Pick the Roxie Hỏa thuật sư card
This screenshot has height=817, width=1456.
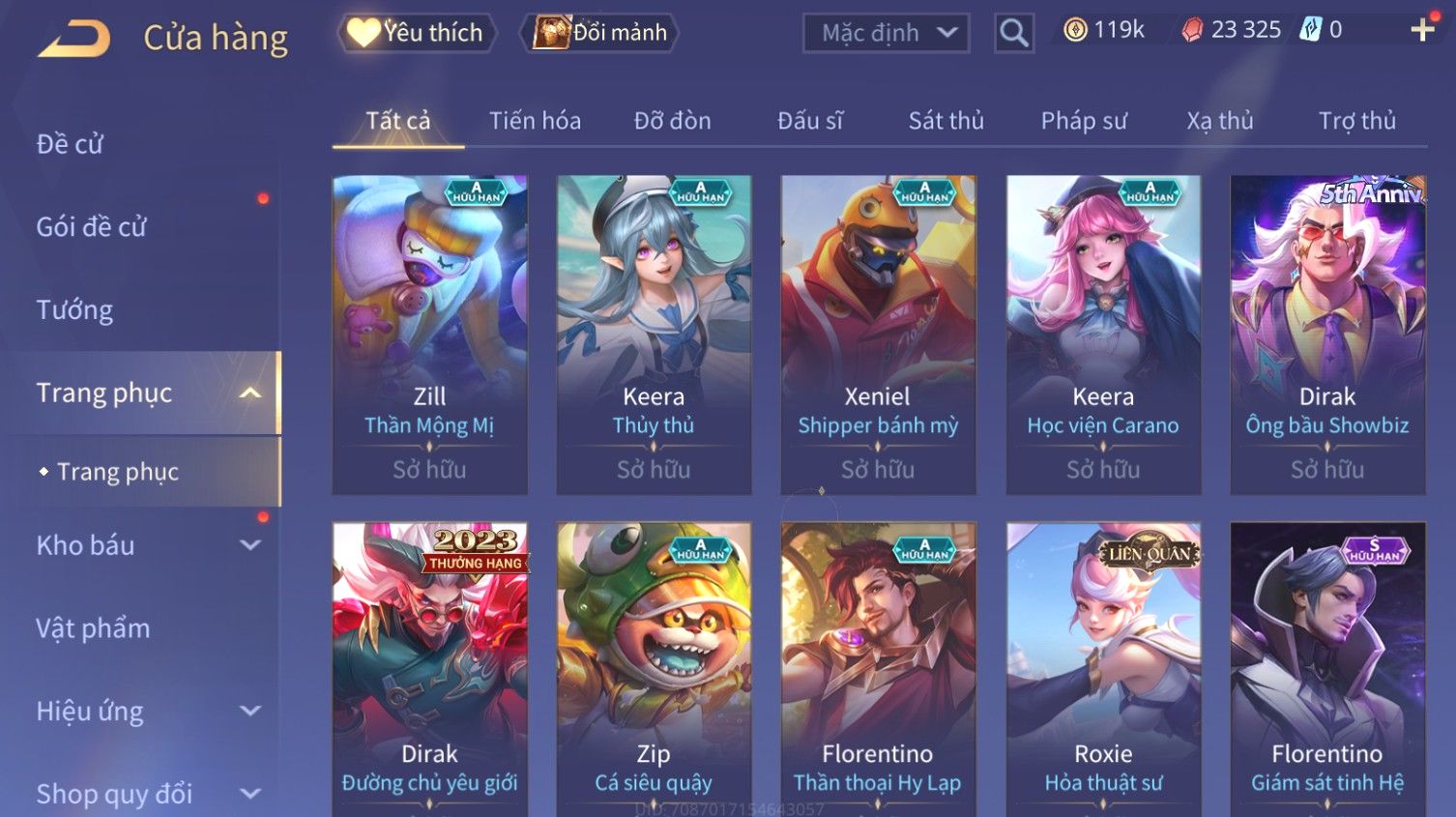point(1102,667)
